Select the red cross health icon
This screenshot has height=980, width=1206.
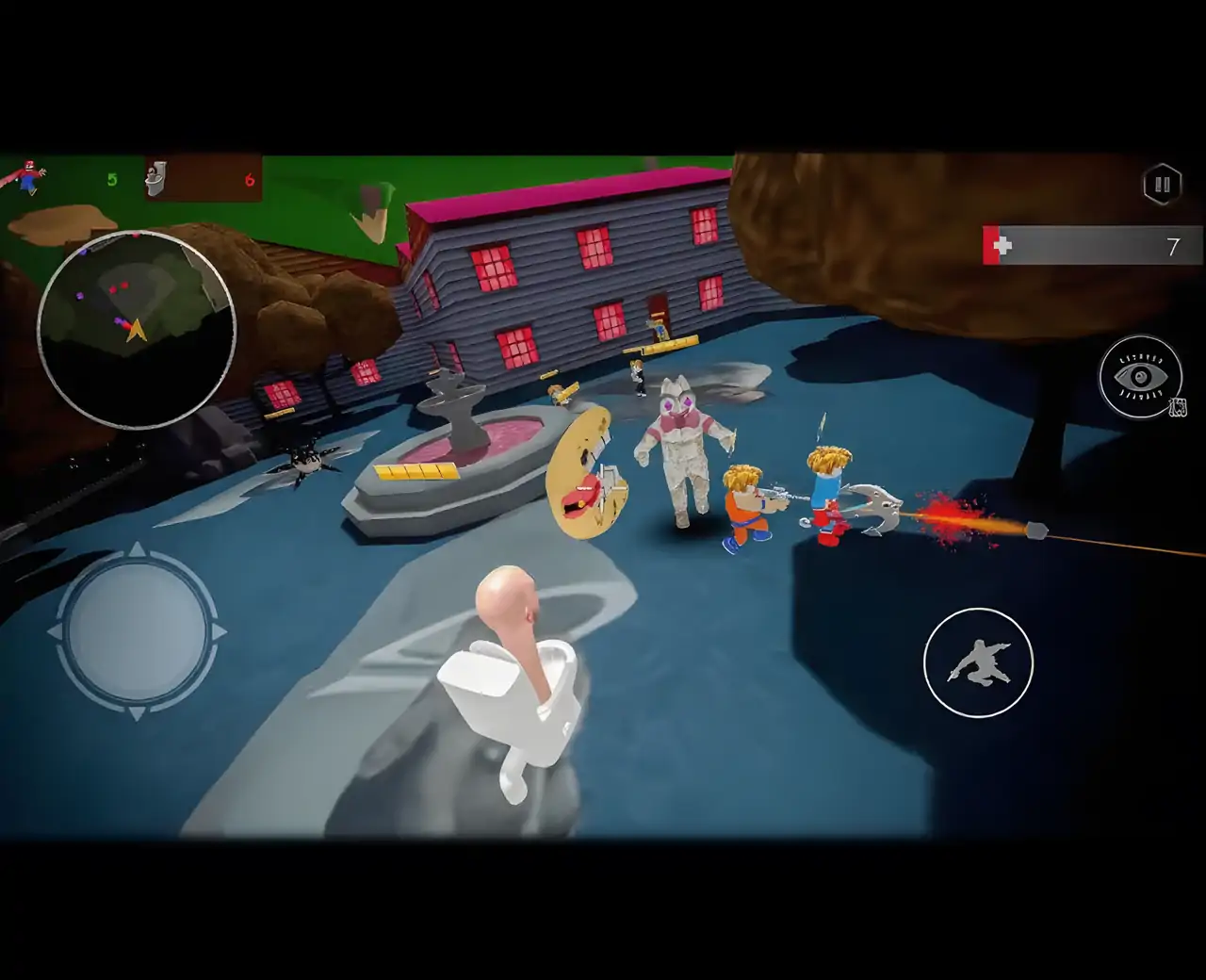(1002, 243)
